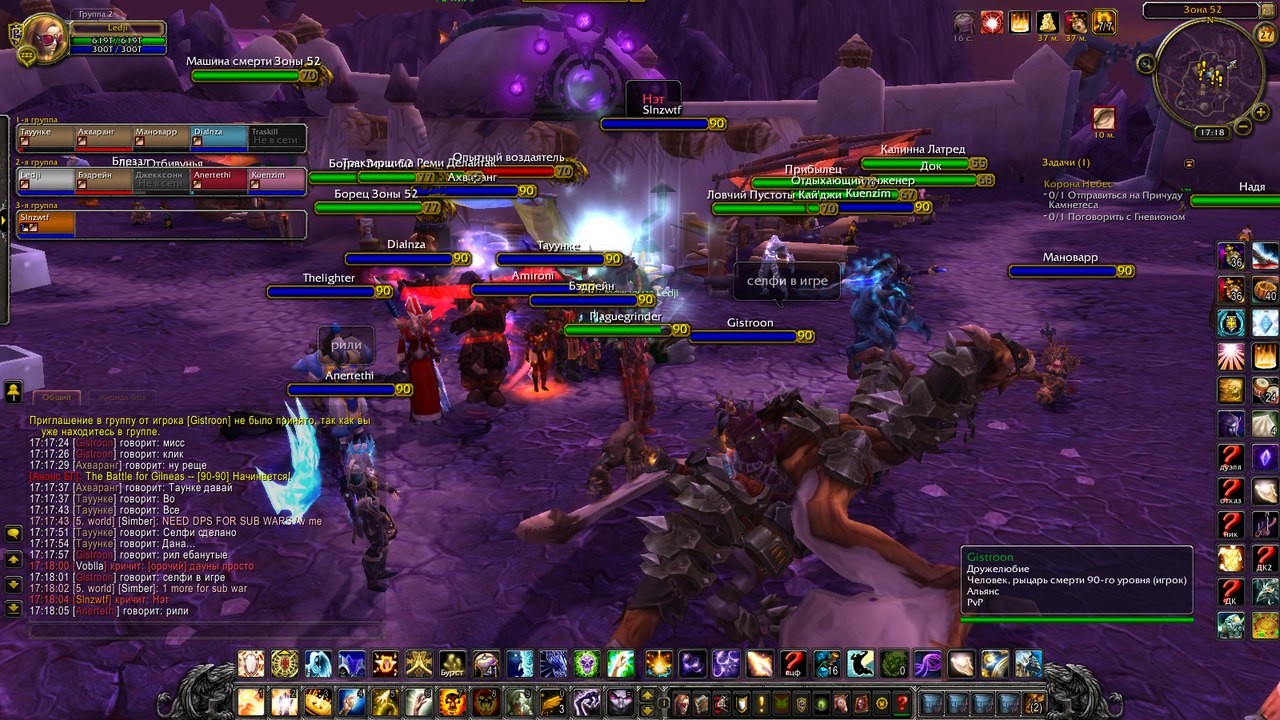Click the cheese buff icon
Viewport: 1280px width, 720px height.
pos(1047,22)
